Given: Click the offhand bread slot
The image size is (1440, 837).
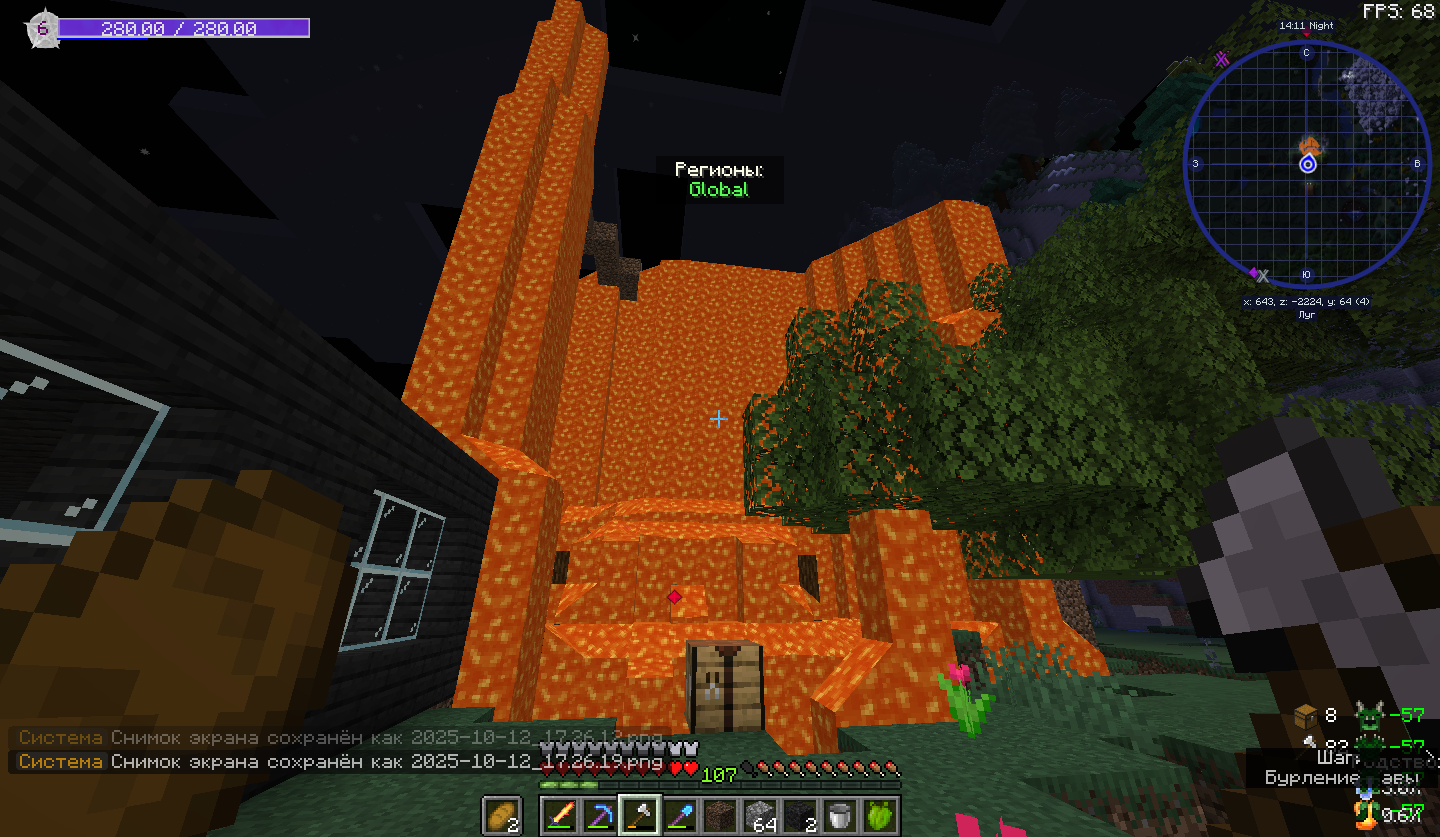Looking at the screenshot, I should click(501, 815).
